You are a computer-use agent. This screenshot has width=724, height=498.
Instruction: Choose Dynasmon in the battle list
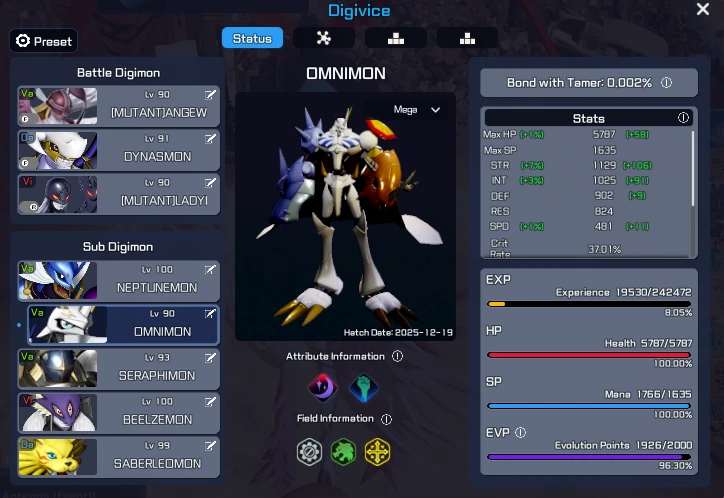118,151
